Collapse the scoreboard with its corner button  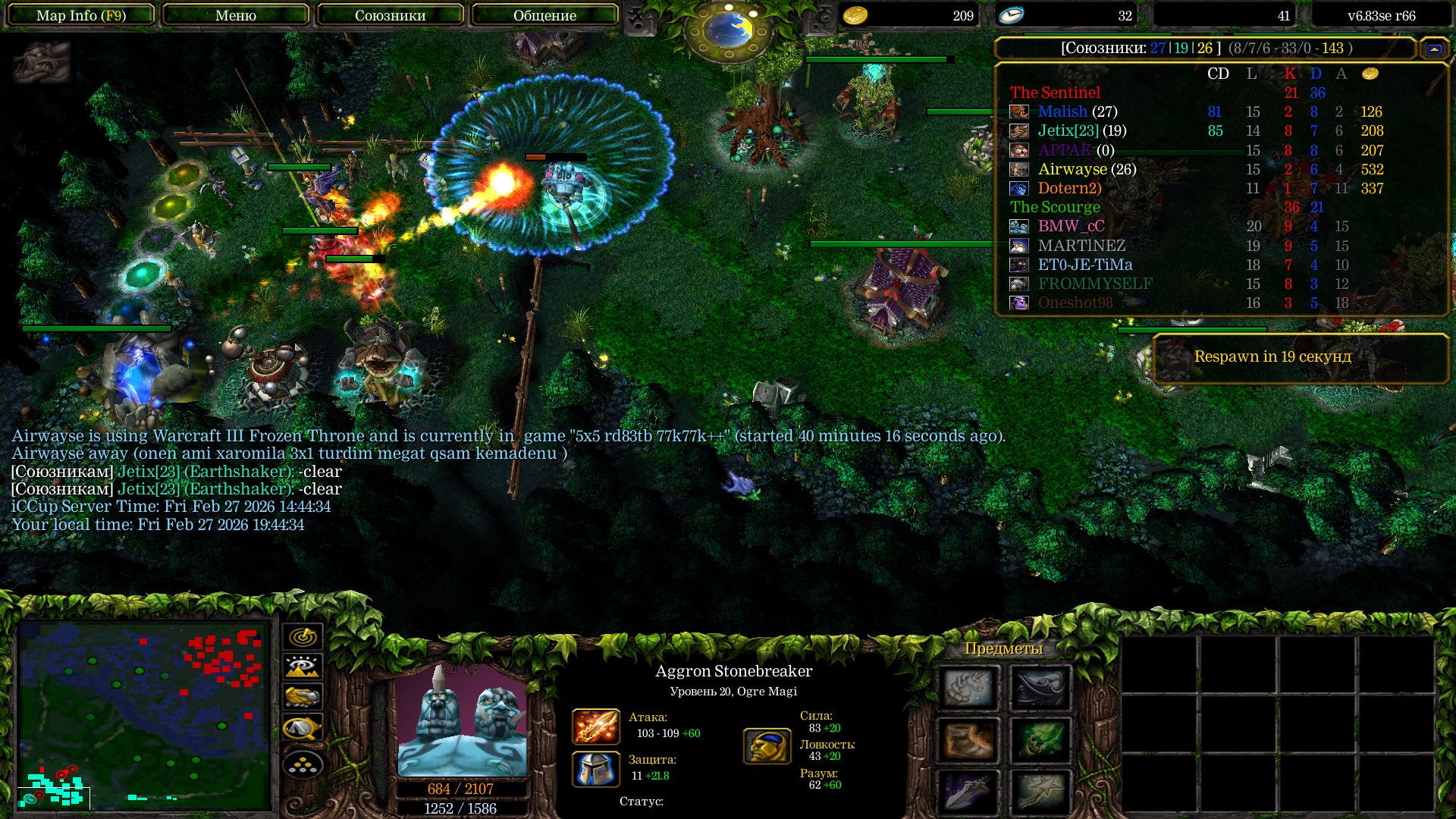pyautogui.click(x=1434, y=49)
